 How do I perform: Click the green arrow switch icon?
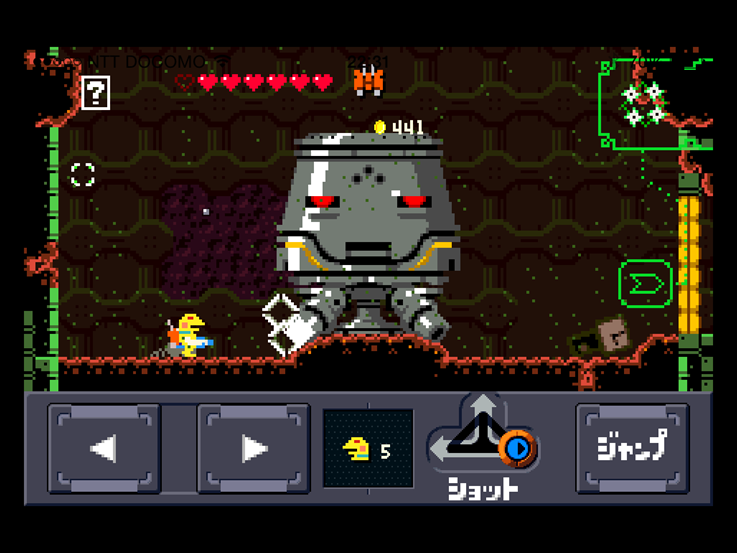[645, 284]
